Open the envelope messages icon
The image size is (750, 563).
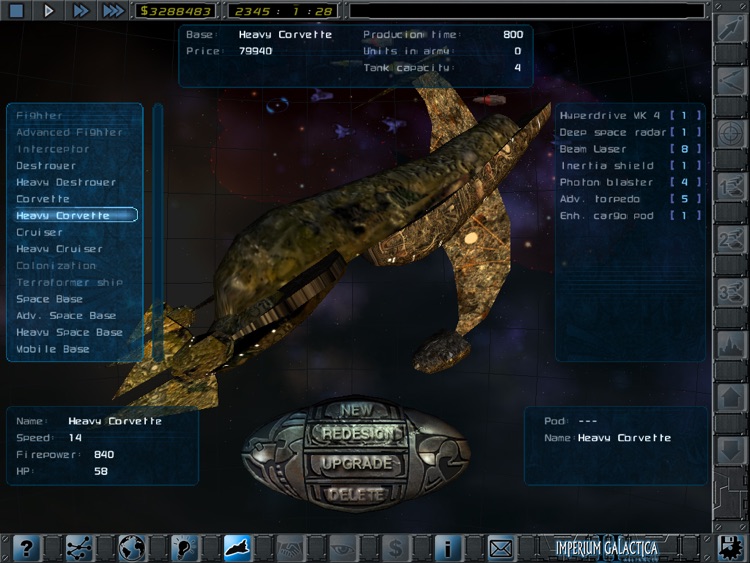(501, 547)
